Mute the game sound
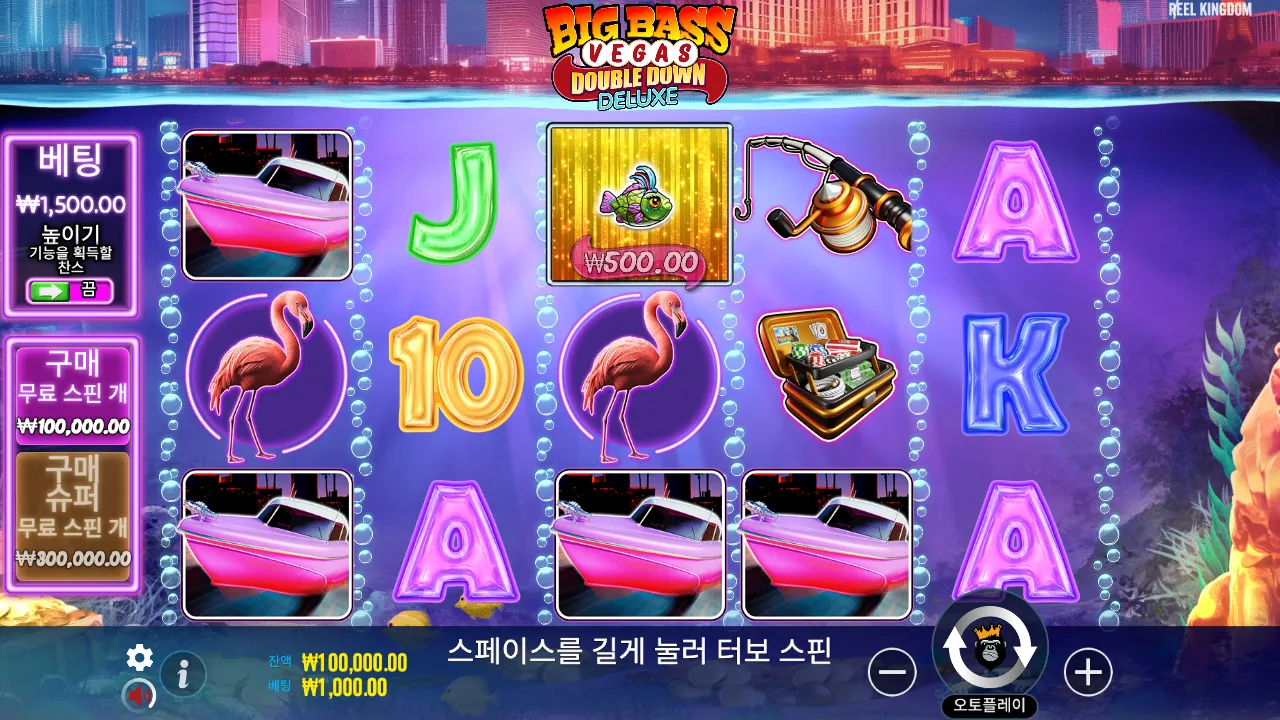 (141, 692)
